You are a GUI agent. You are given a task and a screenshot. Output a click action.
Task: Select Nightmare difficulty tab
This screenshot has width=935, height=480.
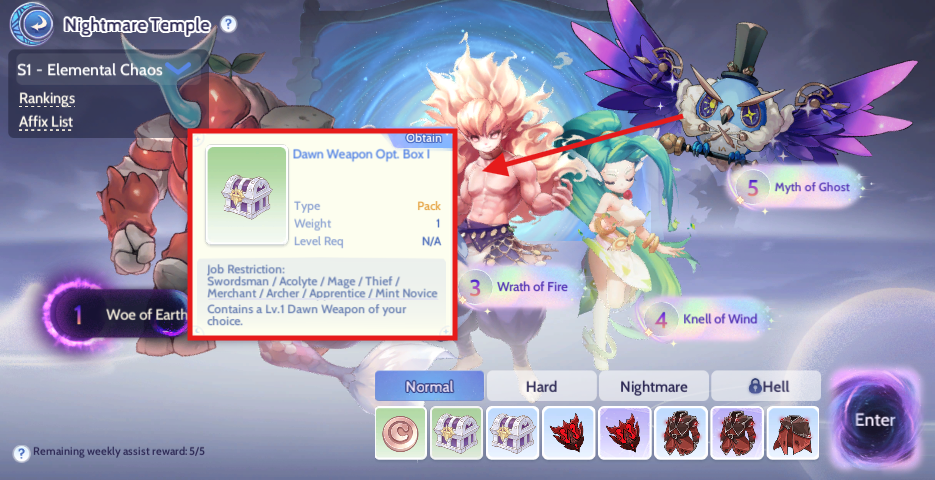654,386
